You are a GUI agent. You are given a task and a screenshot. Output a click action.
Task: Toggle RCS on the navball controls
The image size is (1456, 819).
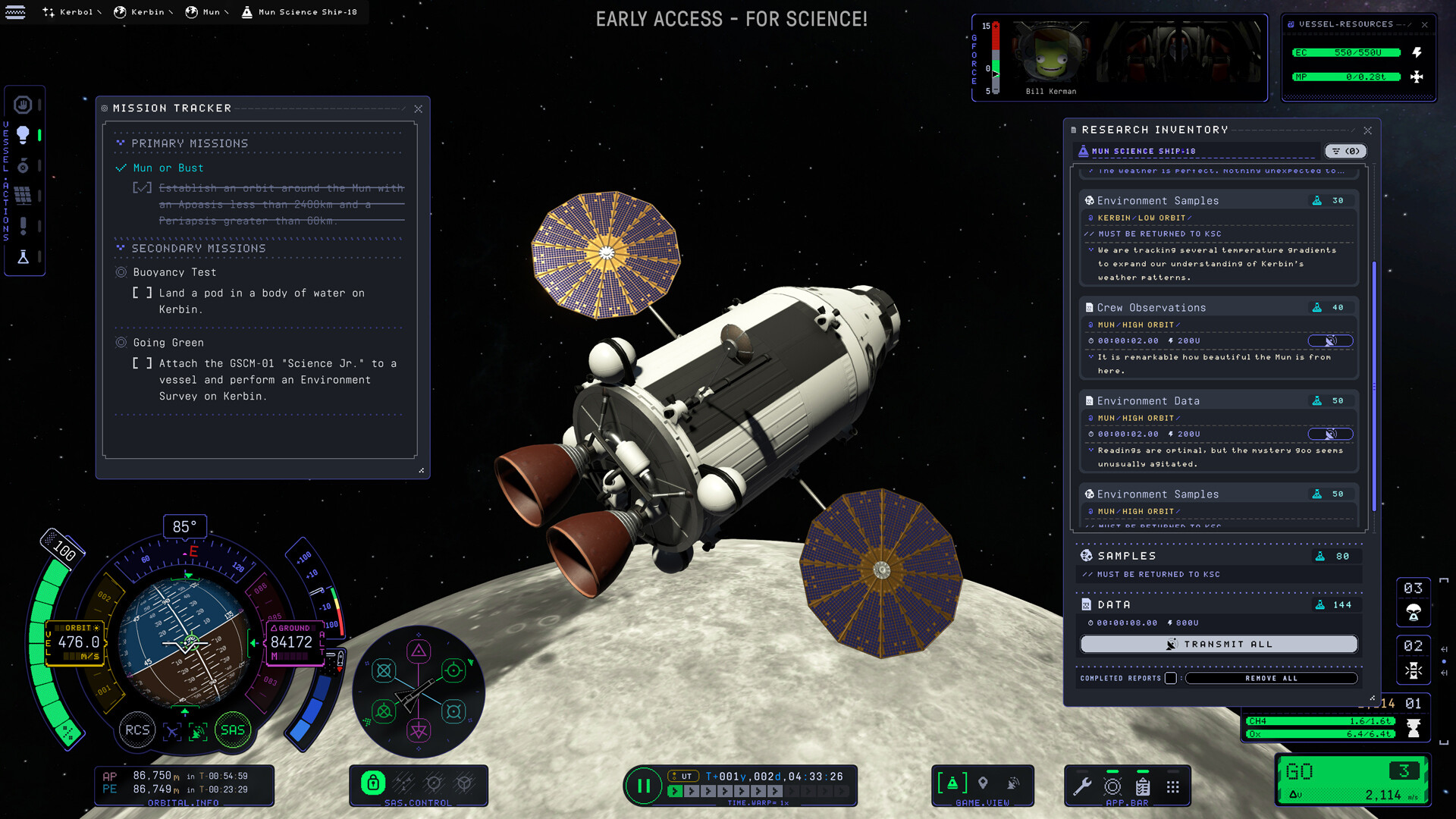(138, 730)
